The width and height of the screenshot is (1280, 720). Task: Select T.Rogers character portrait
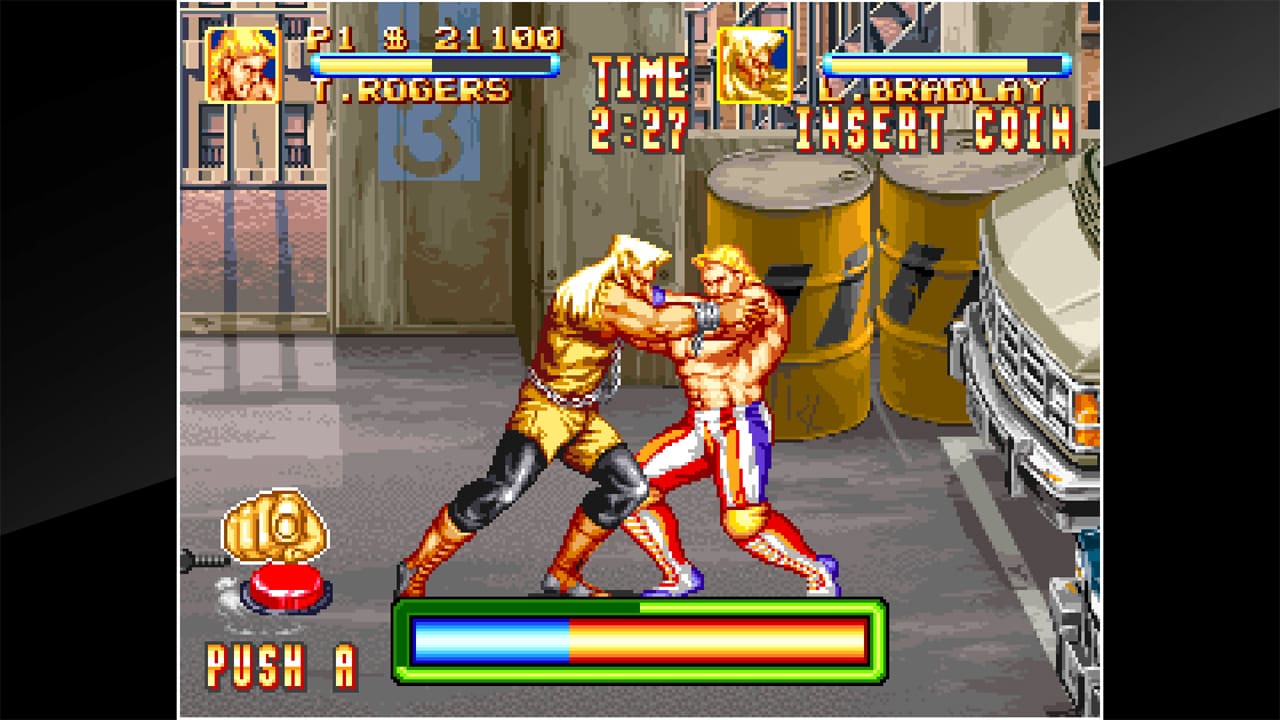(x=243, y=65)
